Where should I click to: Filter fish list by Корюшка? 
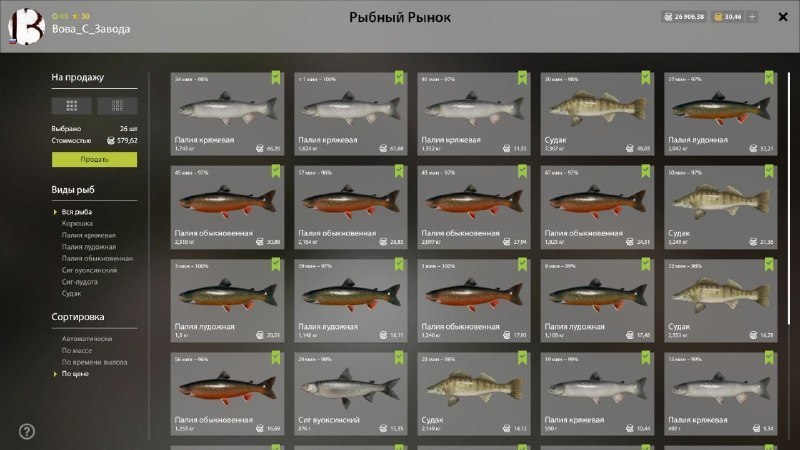pyautogui.click(x=77, y=224)
